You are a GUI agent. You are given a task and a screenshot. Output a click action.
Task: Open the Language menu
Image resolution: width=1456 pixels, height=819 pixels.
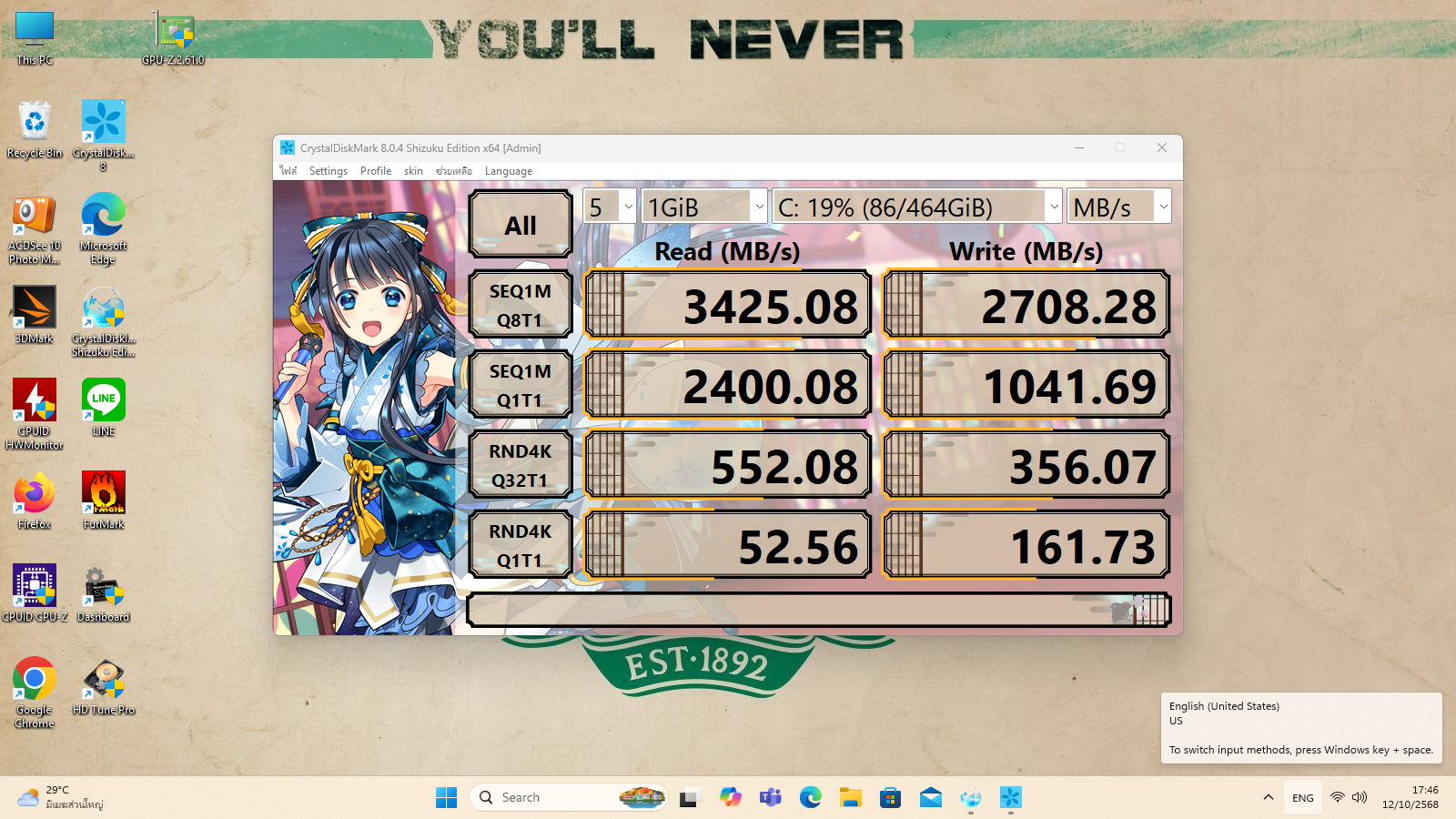[509, 171]
